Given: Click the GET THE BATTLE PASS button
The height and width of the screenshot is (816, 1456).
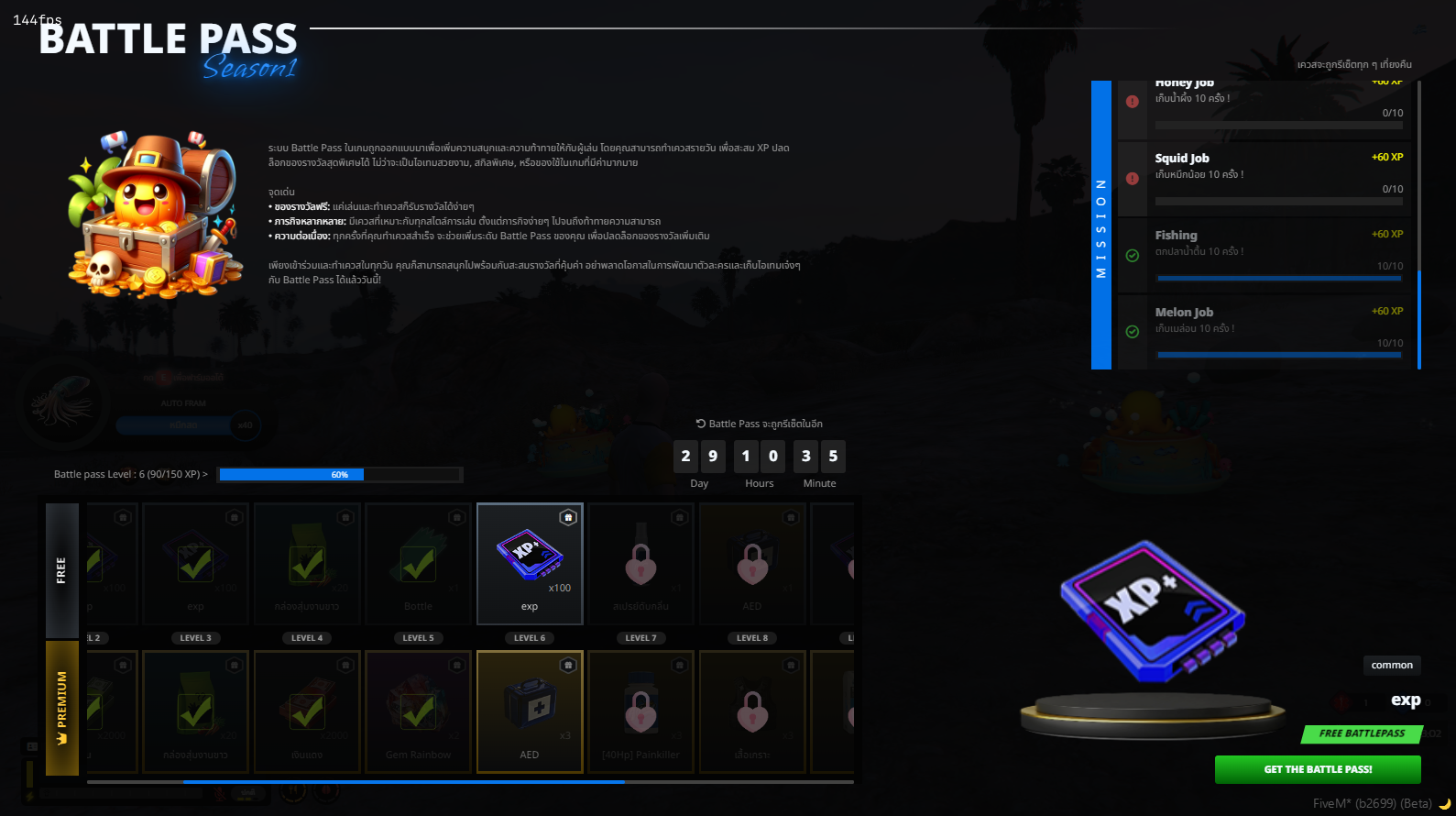Looking at the screenshot, I should pyautogui.click(x=1317, y=769).
